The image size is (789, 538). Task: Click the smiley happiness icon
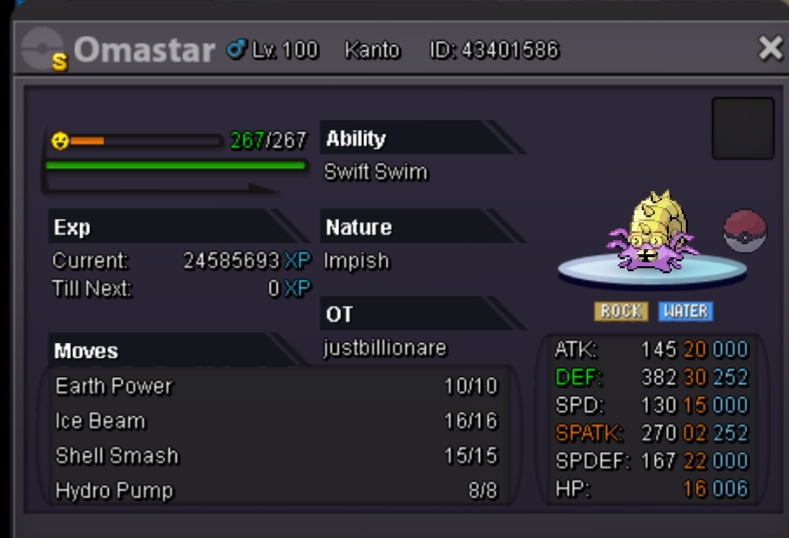coord(60,141)
